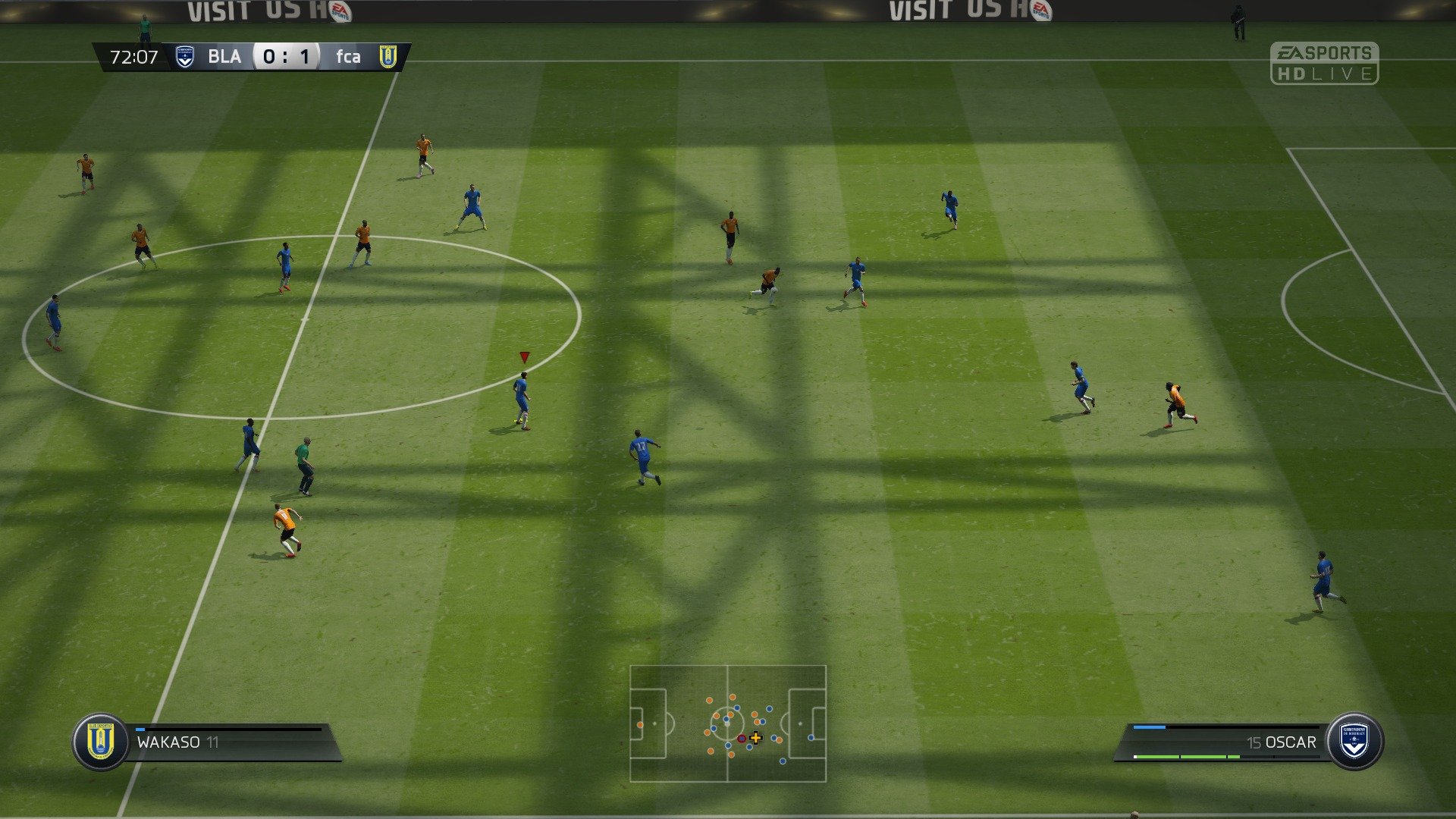Select the fca team label on the scoreboard
Image resolution: width=1456 pixels, height=819 pixels.
[x=348, y=57]
